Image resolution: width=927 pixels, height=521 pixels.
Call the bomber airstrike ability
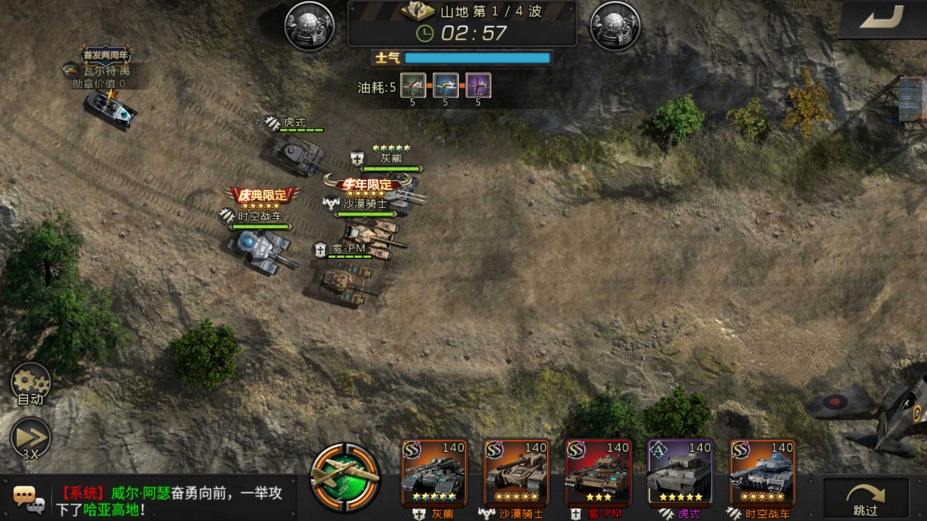tap(345, 475)
